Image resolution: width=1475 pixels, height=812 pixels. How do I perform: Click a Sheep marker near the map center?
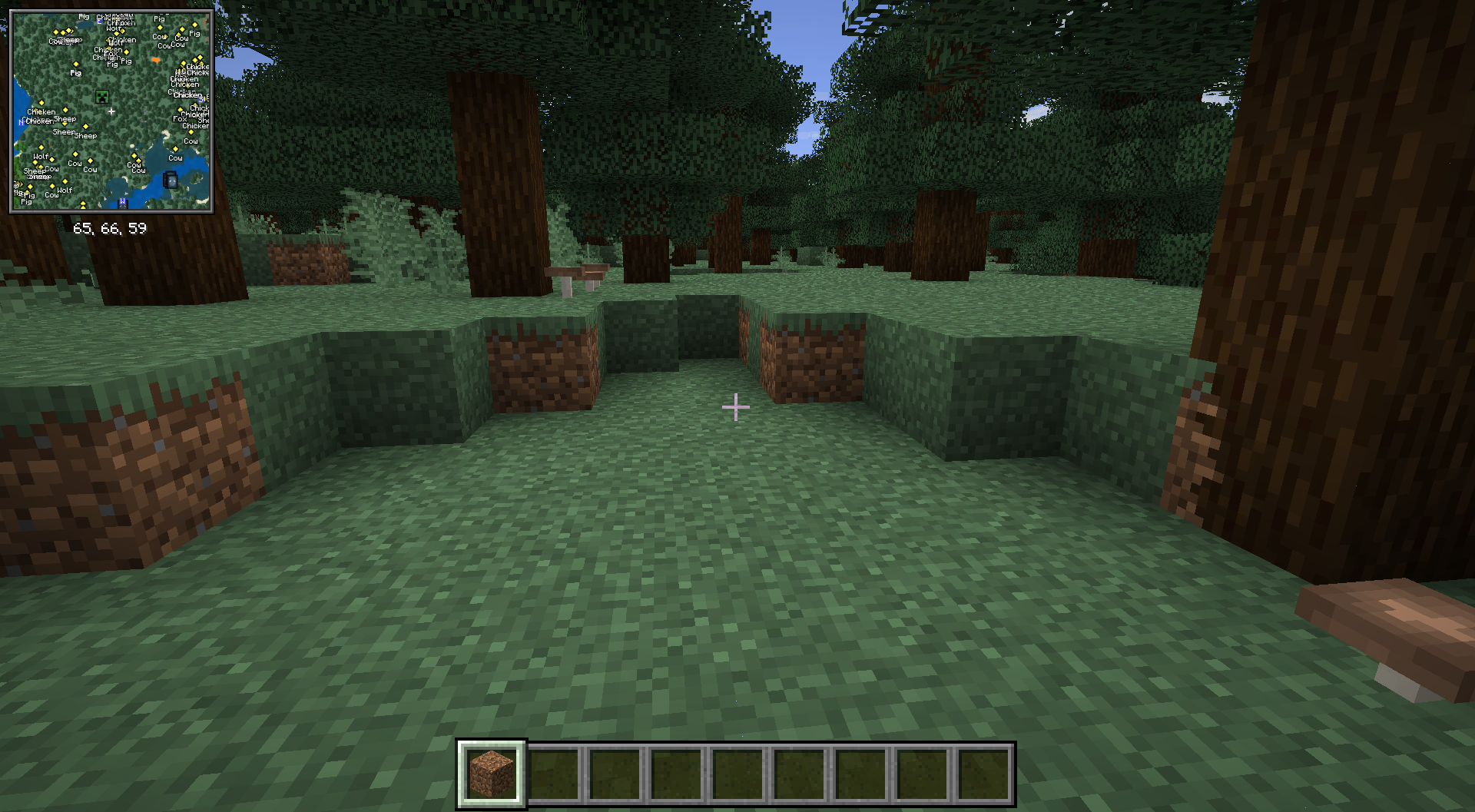[x=65, y=119]
